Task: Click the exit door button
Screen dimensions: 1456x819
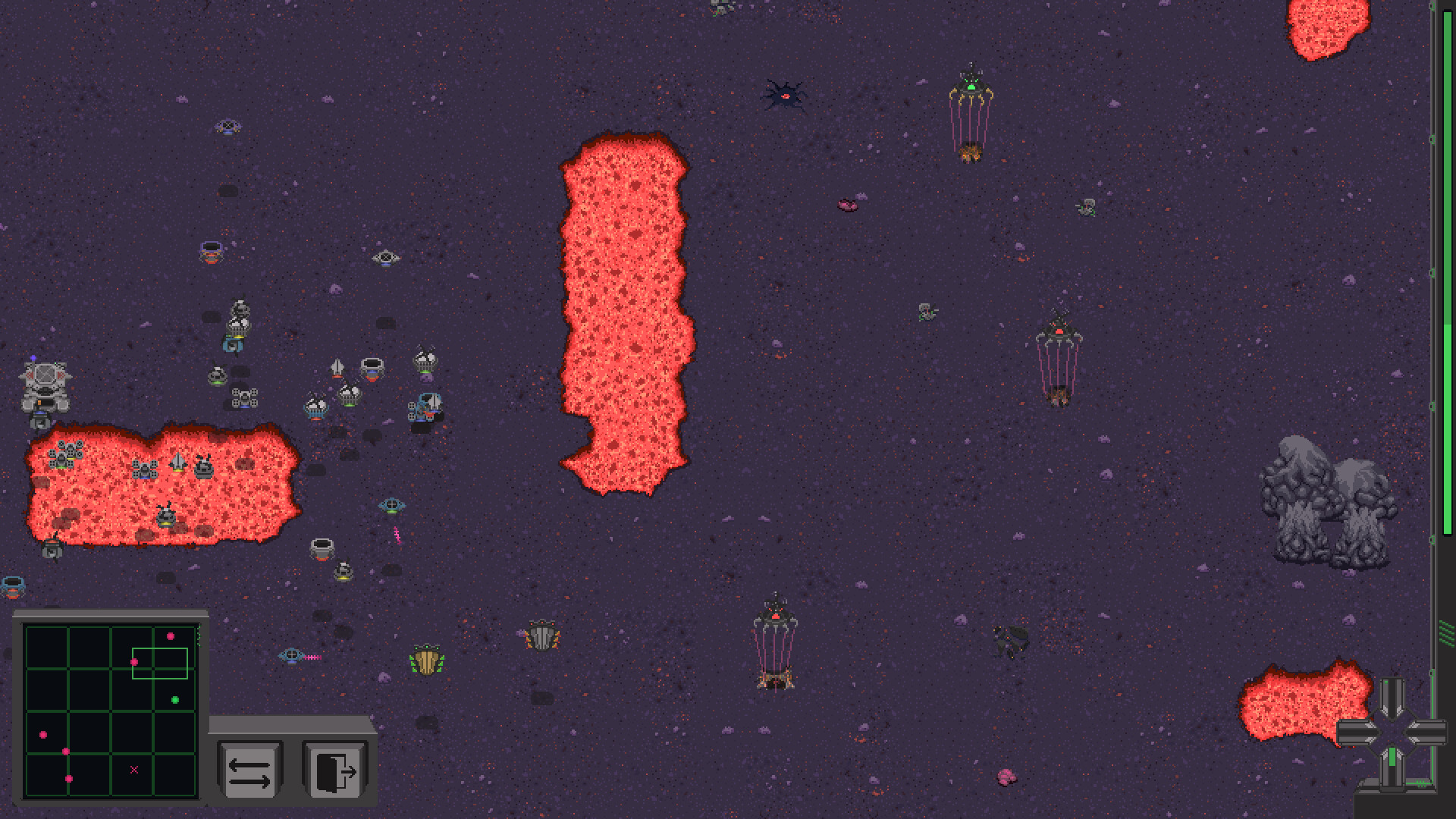Action: [334, 770]
